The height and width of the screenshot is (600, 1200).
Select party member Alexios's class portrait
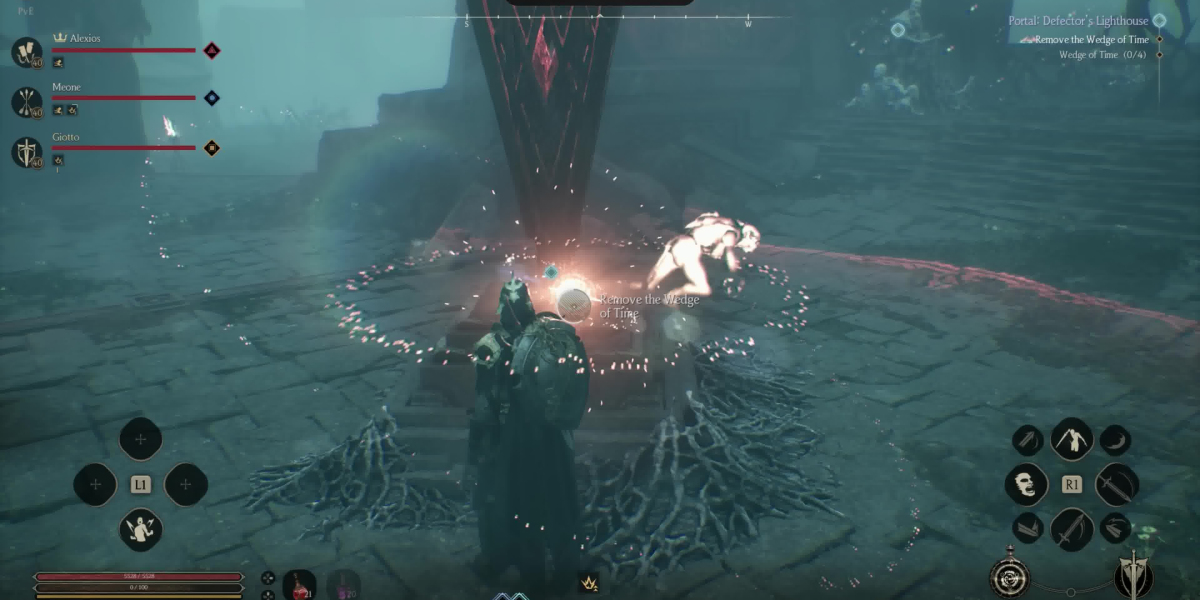[27, 52]
